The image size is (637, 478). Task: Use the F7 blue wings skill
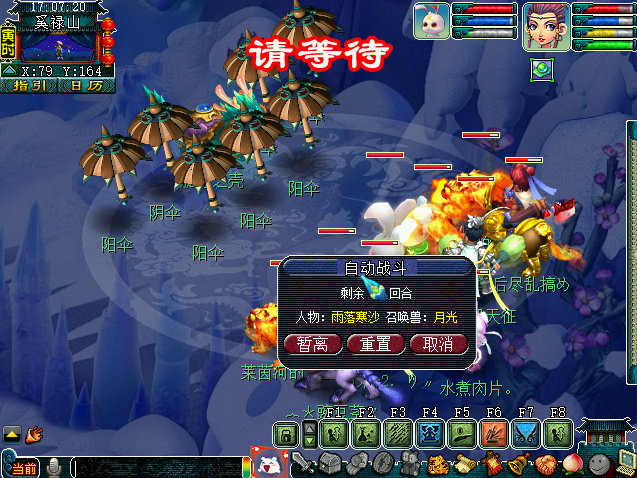(x=526, y=433)
